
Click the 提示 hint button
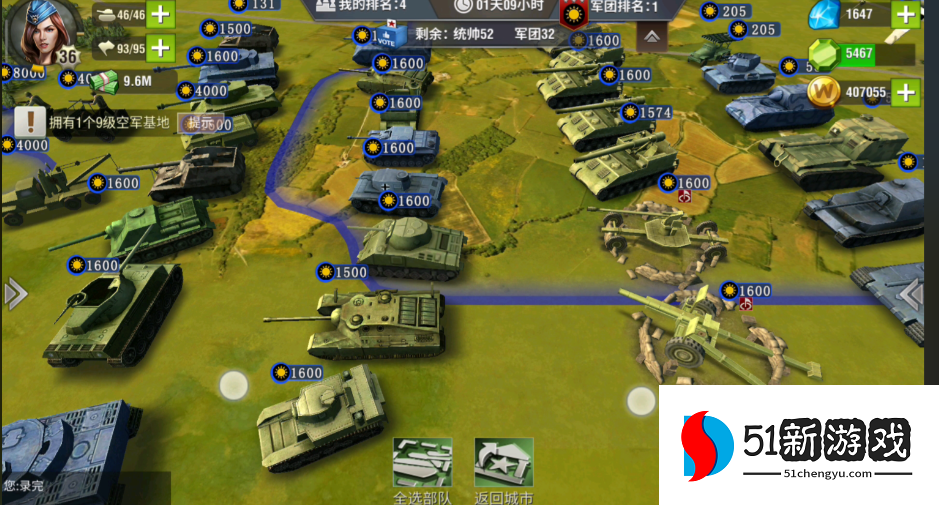point(196,123)
